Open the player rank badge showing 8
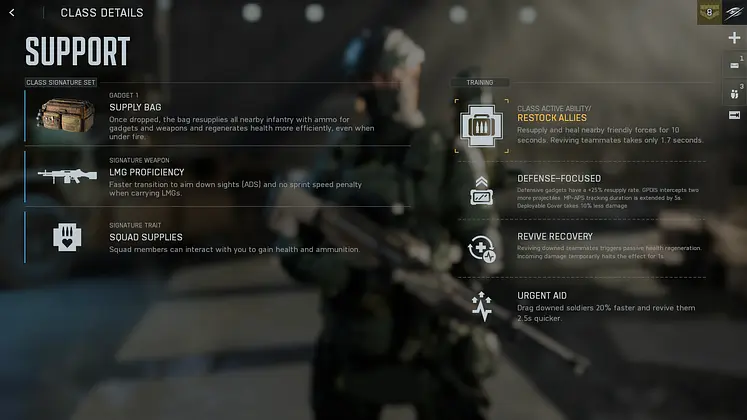747x420 pixels. point(709,13)
